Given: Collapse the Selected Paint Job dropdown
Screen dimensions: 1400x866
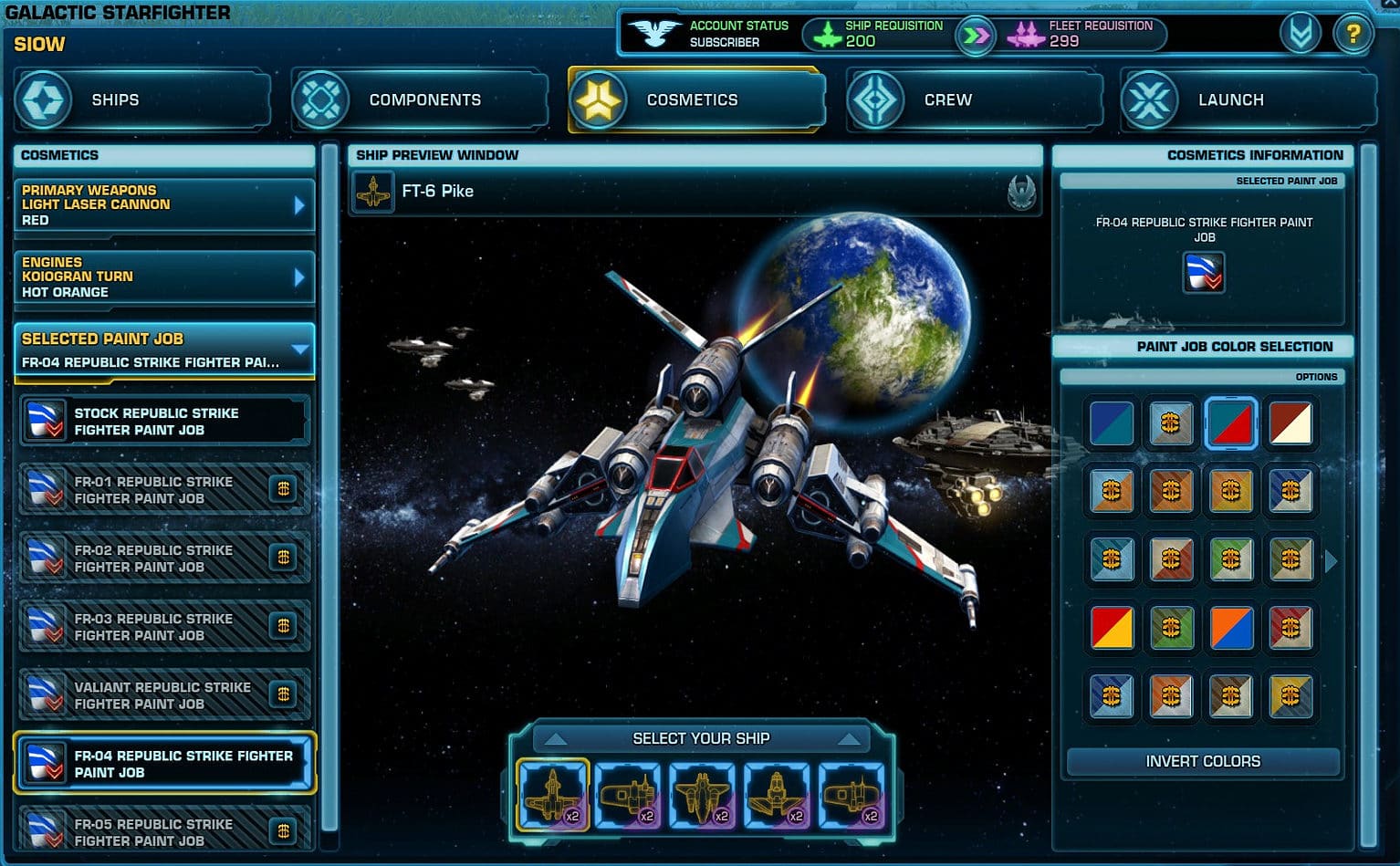Looking at the screenshot, I should tap(302, 347).
